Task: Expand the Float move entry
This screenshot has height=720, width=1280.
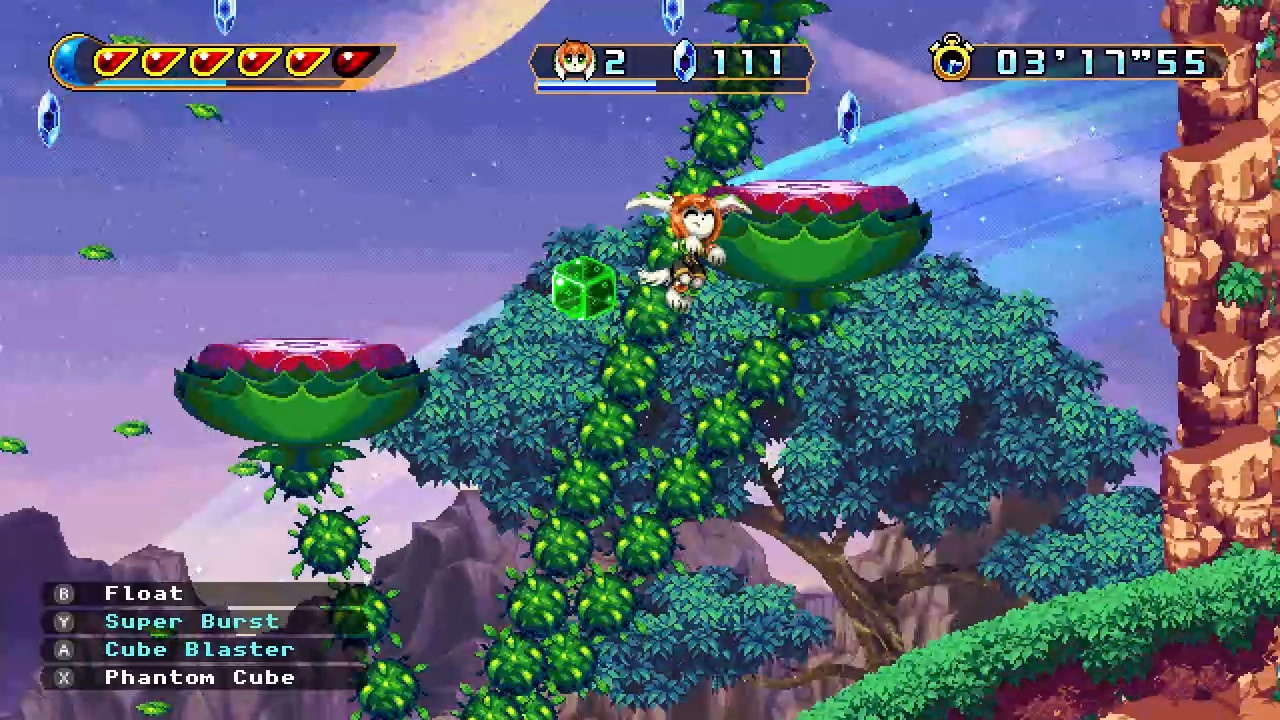Action: (143, 593)
